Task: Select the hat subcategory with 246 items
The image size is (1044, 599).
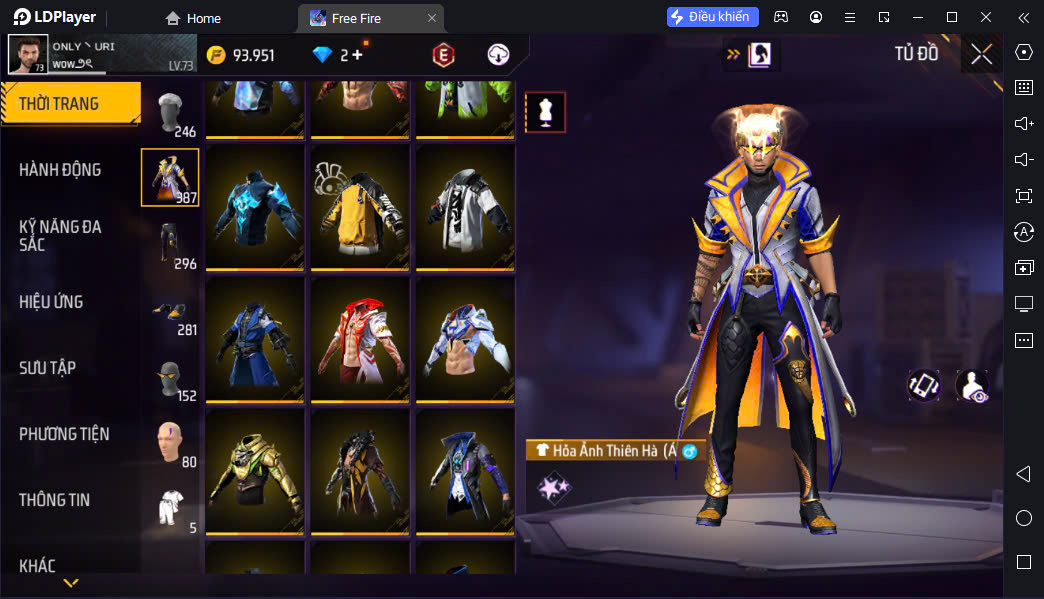Action: coord(171,112)
